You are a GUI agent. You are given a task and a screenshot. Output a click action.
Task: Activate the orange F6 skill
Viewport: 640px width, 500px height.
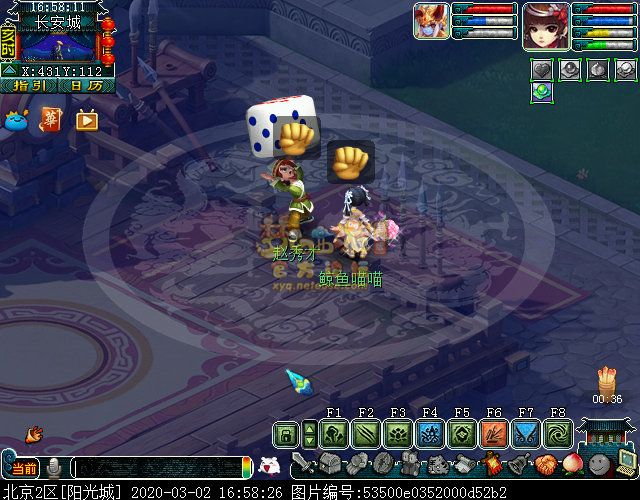[494, 434]
